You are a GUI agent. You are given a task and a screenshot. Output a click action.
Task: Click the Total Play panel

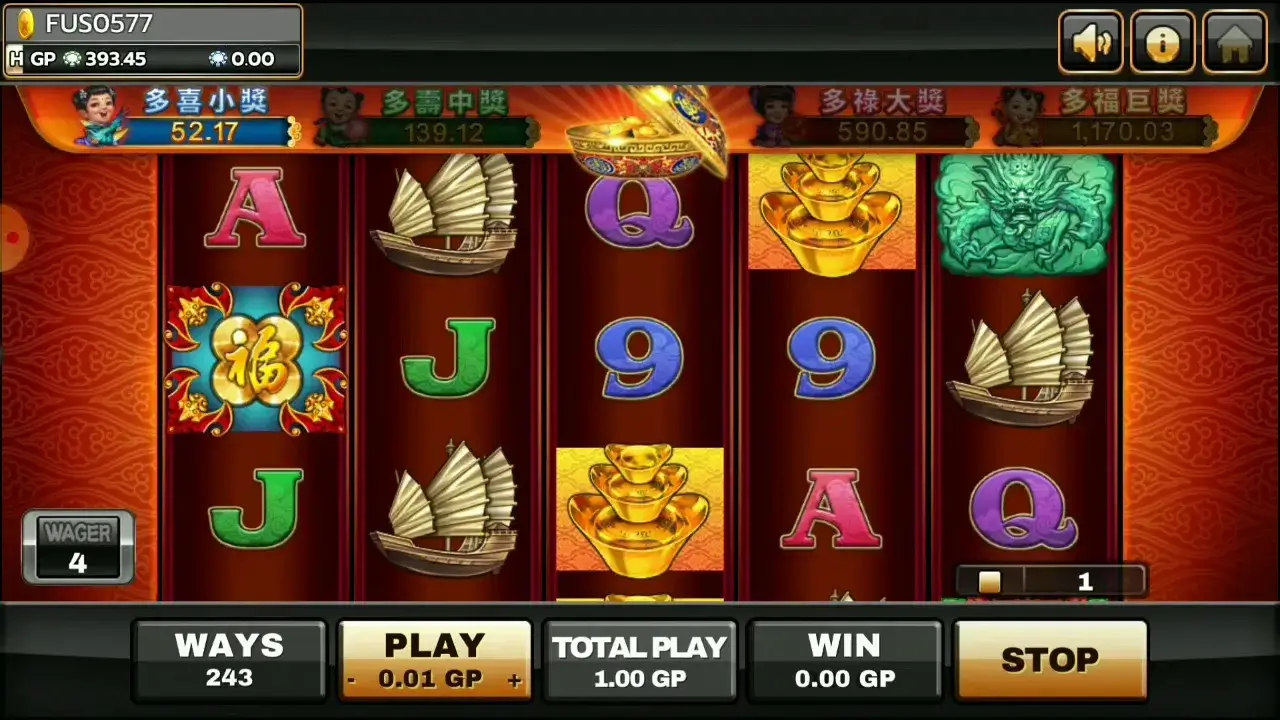[640, 660]
